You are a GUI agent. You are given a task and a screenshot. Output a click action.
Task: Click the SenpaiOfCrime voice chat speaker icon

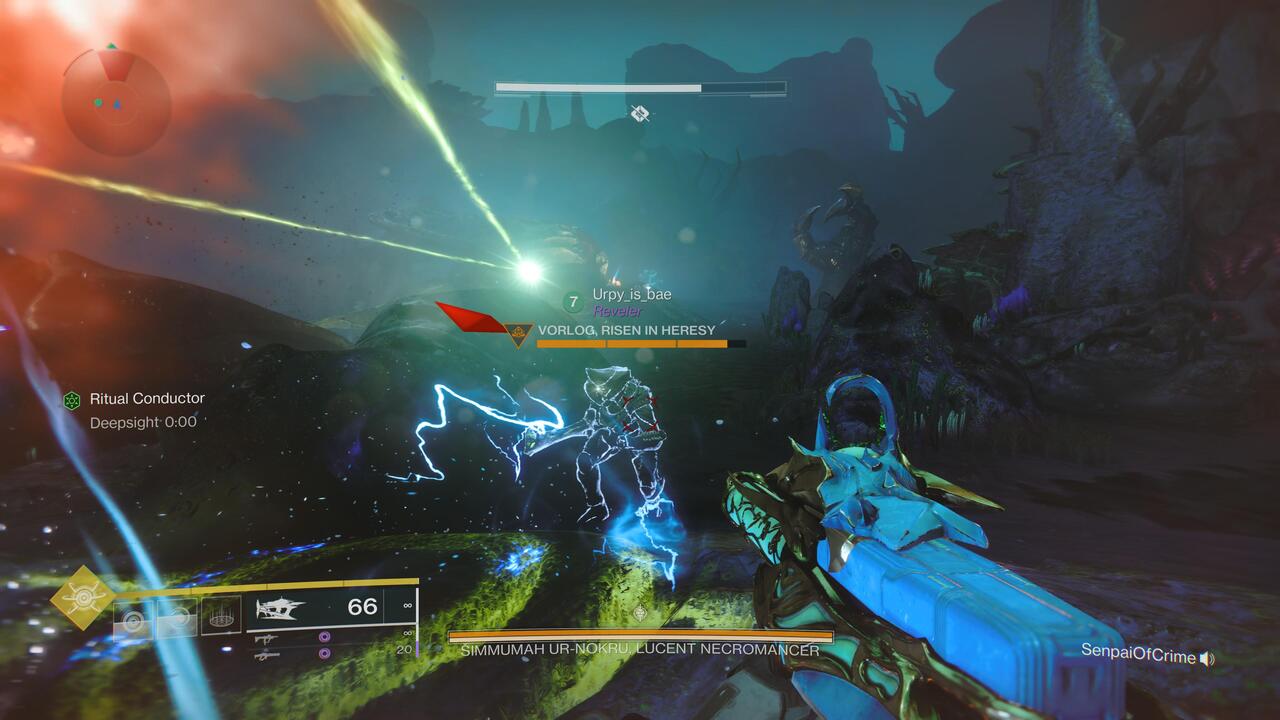click(x=1207, y=657)
